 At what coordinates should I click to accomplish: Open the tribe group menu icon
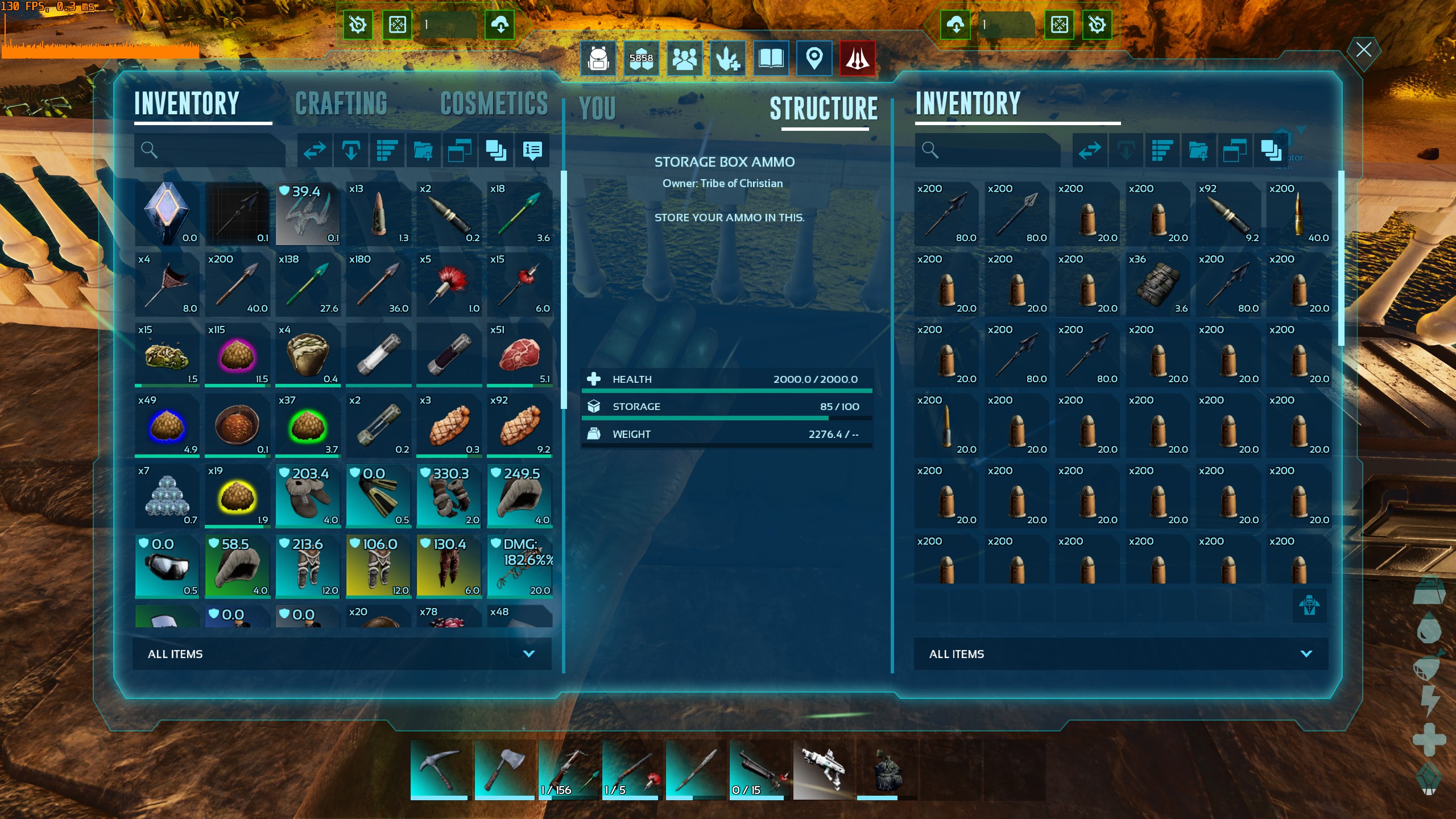[684, 58]
